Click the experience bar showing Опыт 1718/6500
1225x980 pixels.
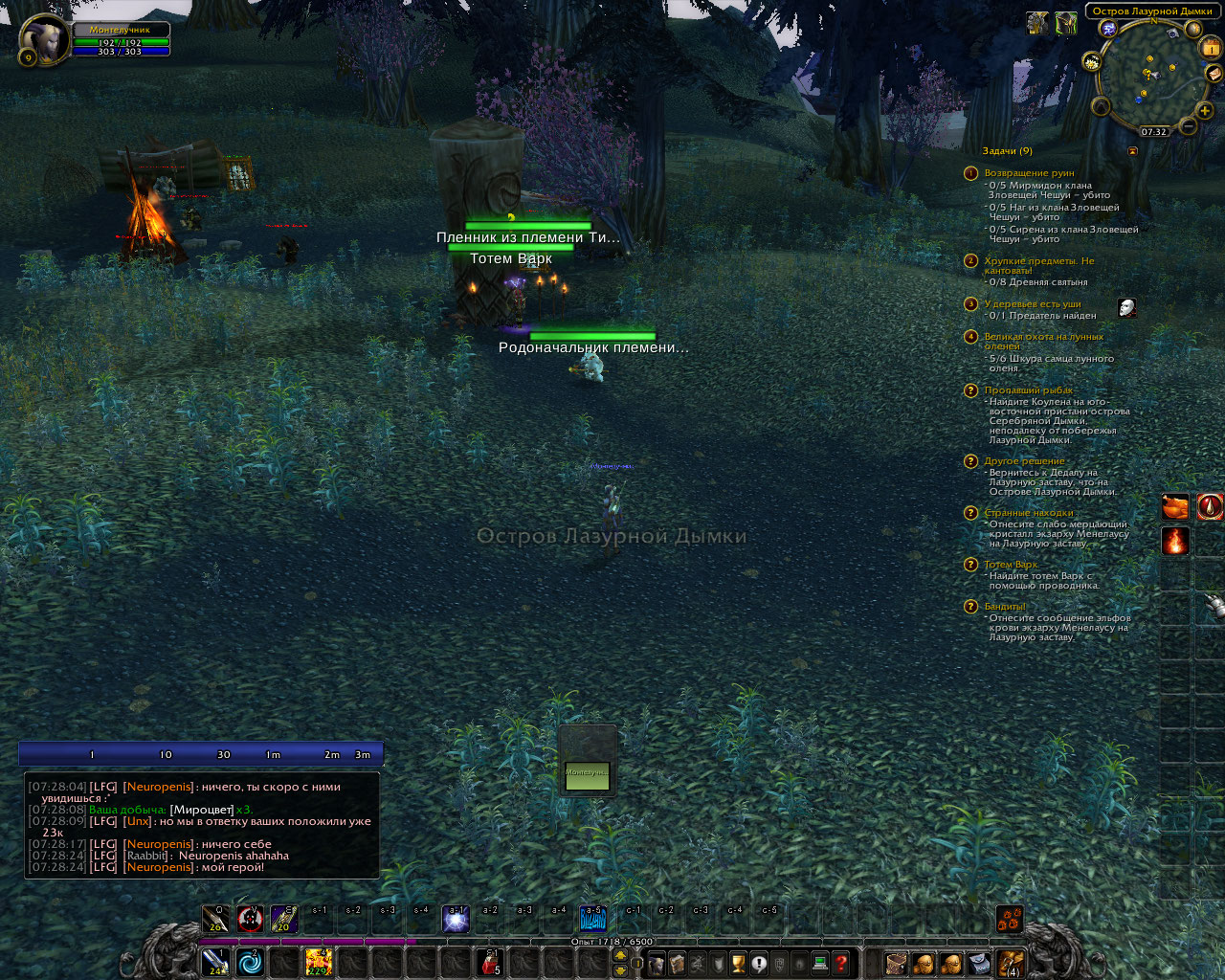612,941
